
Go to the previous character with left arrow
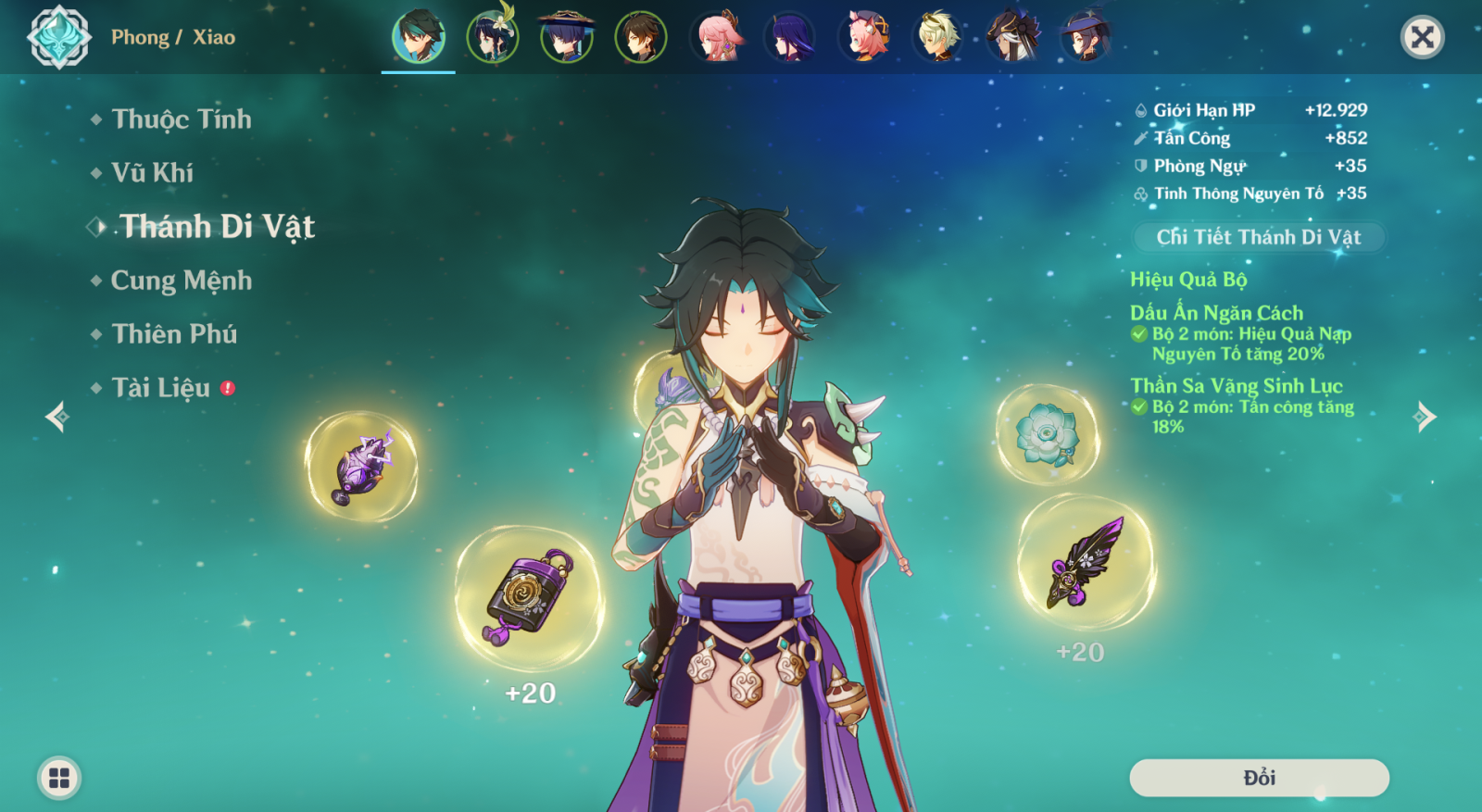[x=57, y=417]
